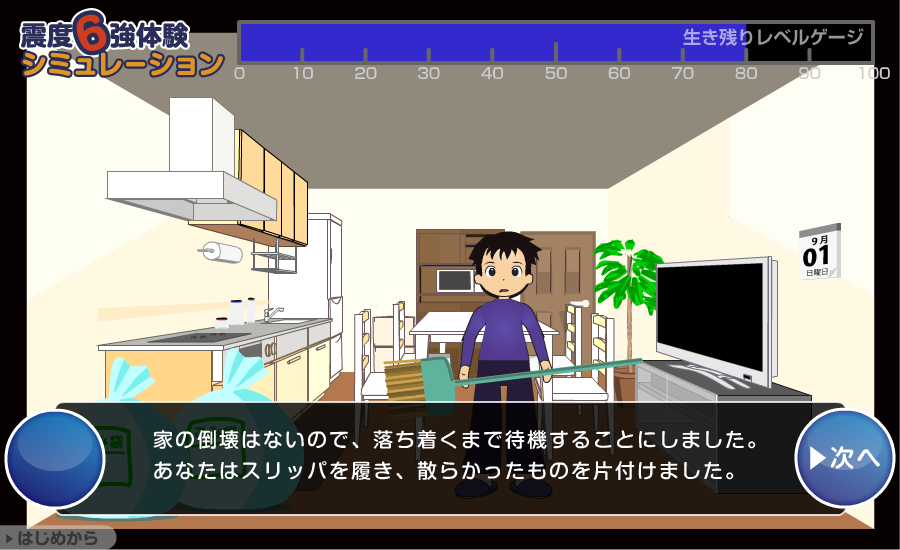The height and width of the screenshot is (550, 900).
Task: Restart via the はじめから button
Action: 56,539
